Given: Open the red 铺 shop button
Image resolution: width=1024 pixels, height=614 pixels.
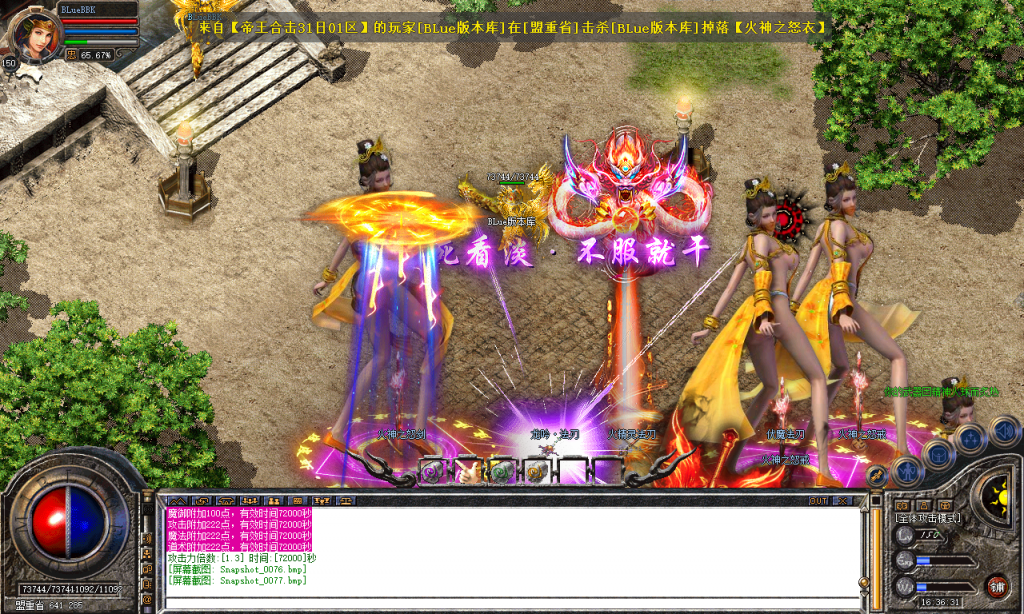Looking at the screenshot, I should click(997, 586).
